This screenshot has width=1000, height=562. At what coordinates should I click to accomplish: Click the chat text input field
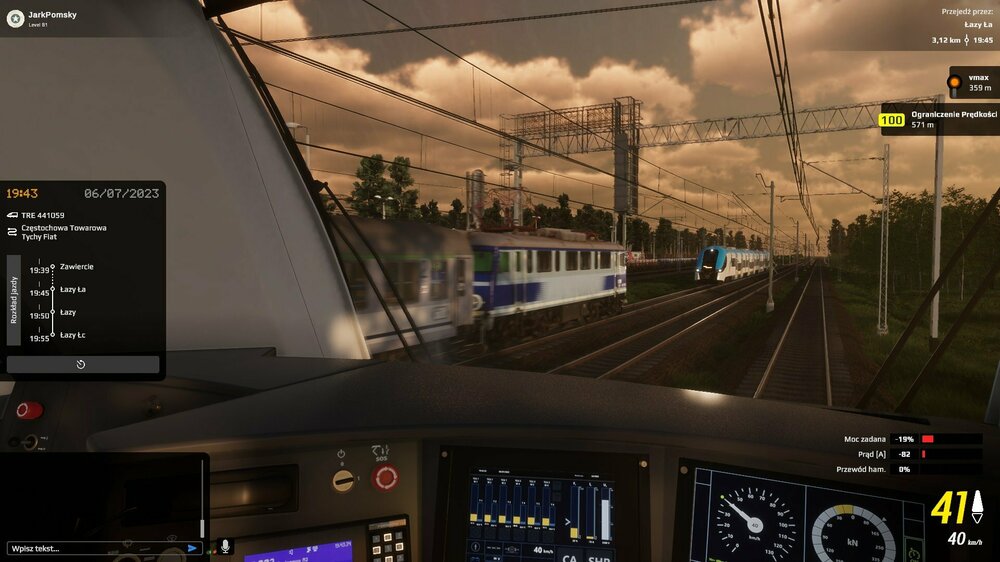pos(95,548)
